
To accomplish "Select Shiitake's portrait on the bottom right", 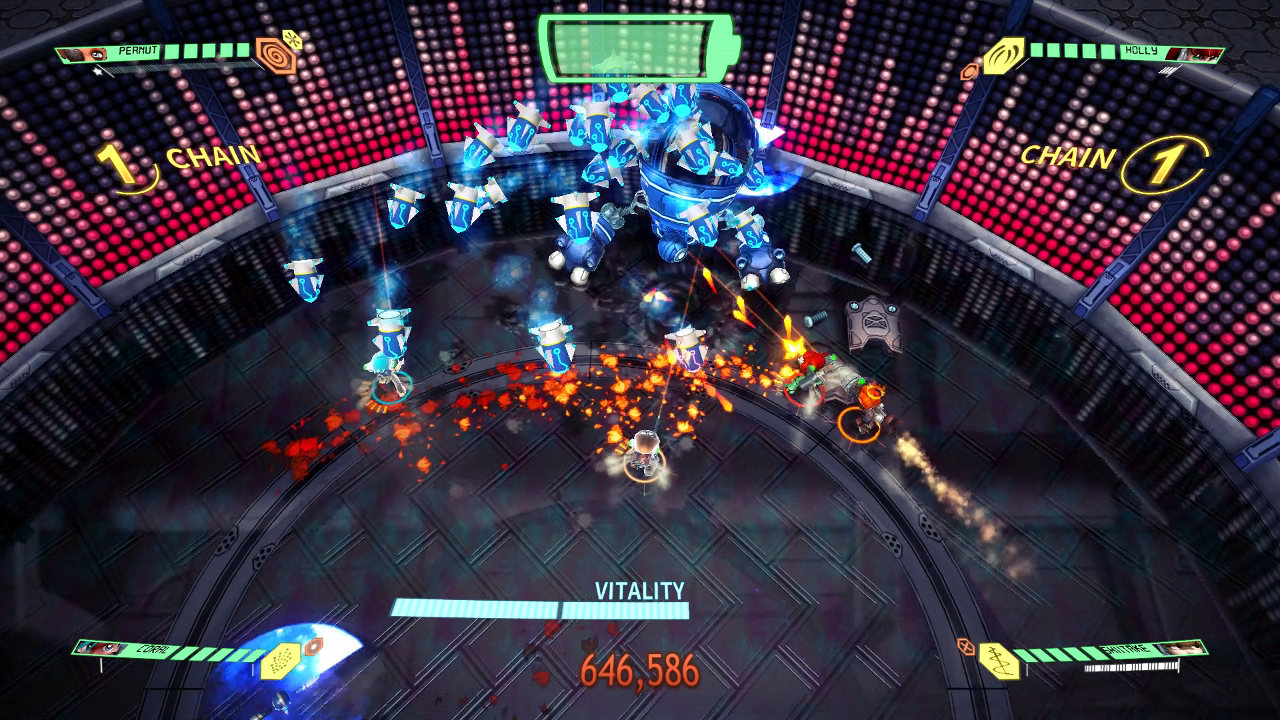I will [x=1182, y=648].
